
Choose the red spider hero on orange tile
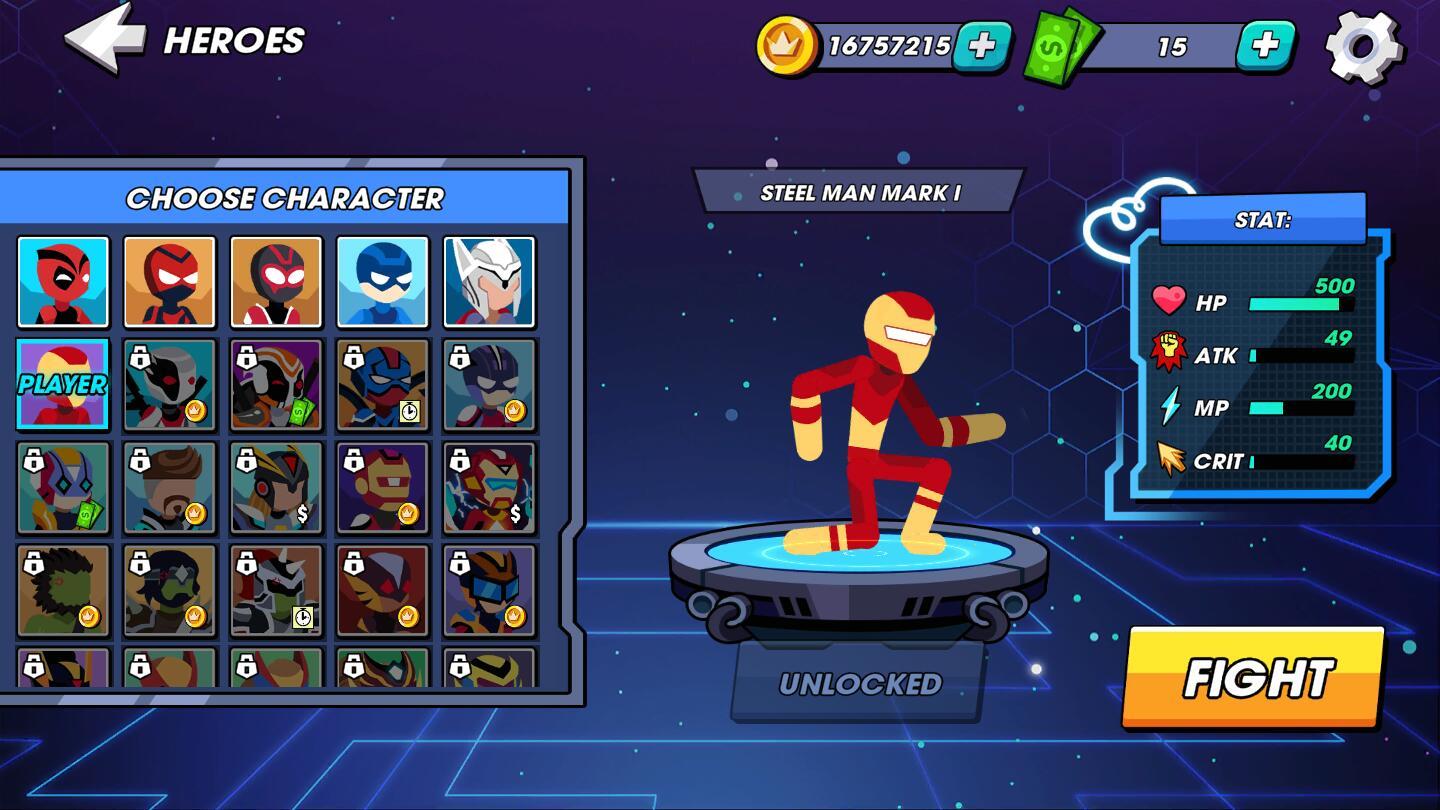(x=170, y=282)
